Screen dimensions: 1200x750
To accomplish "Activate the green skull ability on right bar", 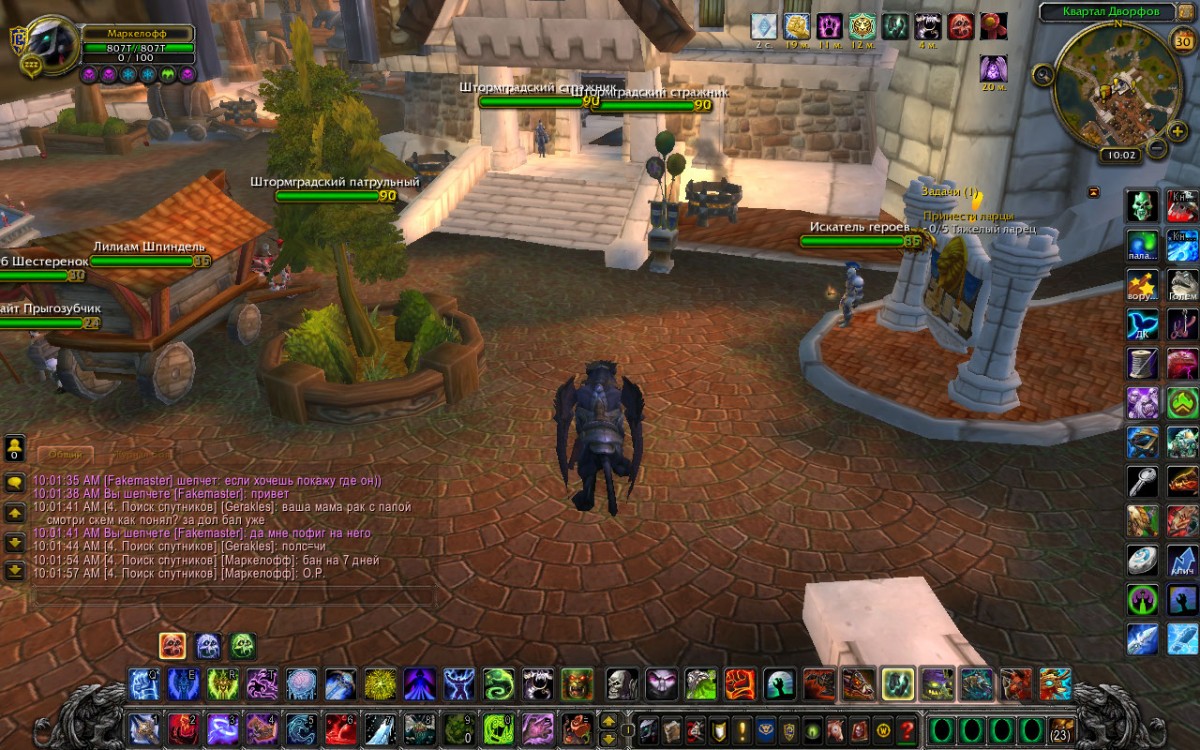I will [x=1142, y=206].
